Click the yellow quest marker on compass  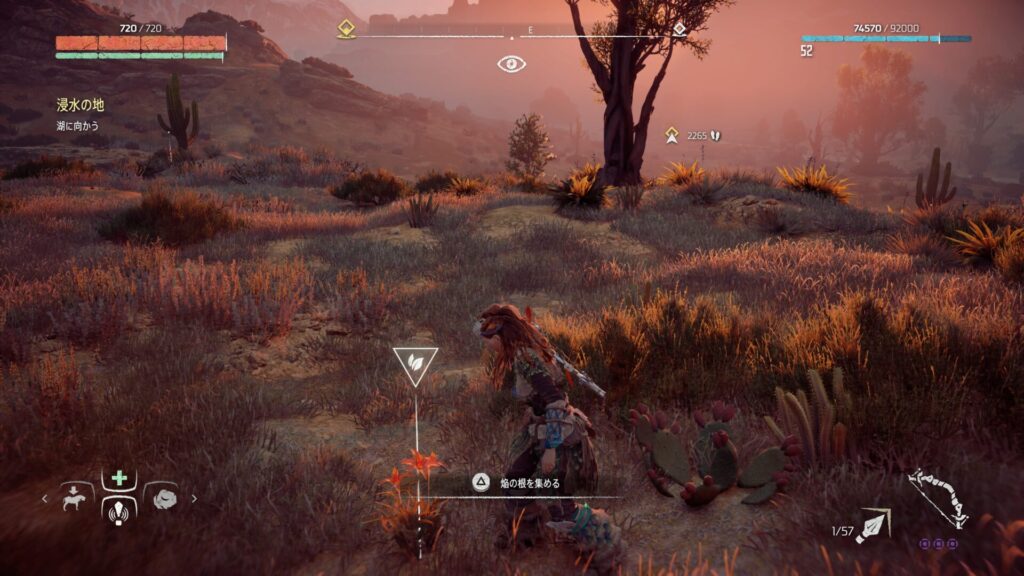click(346, 29)
